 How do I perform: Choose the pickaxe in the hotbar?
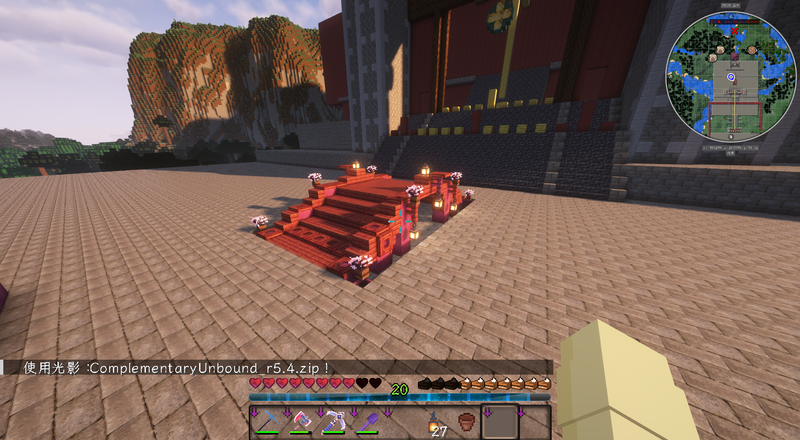(333, 422)
